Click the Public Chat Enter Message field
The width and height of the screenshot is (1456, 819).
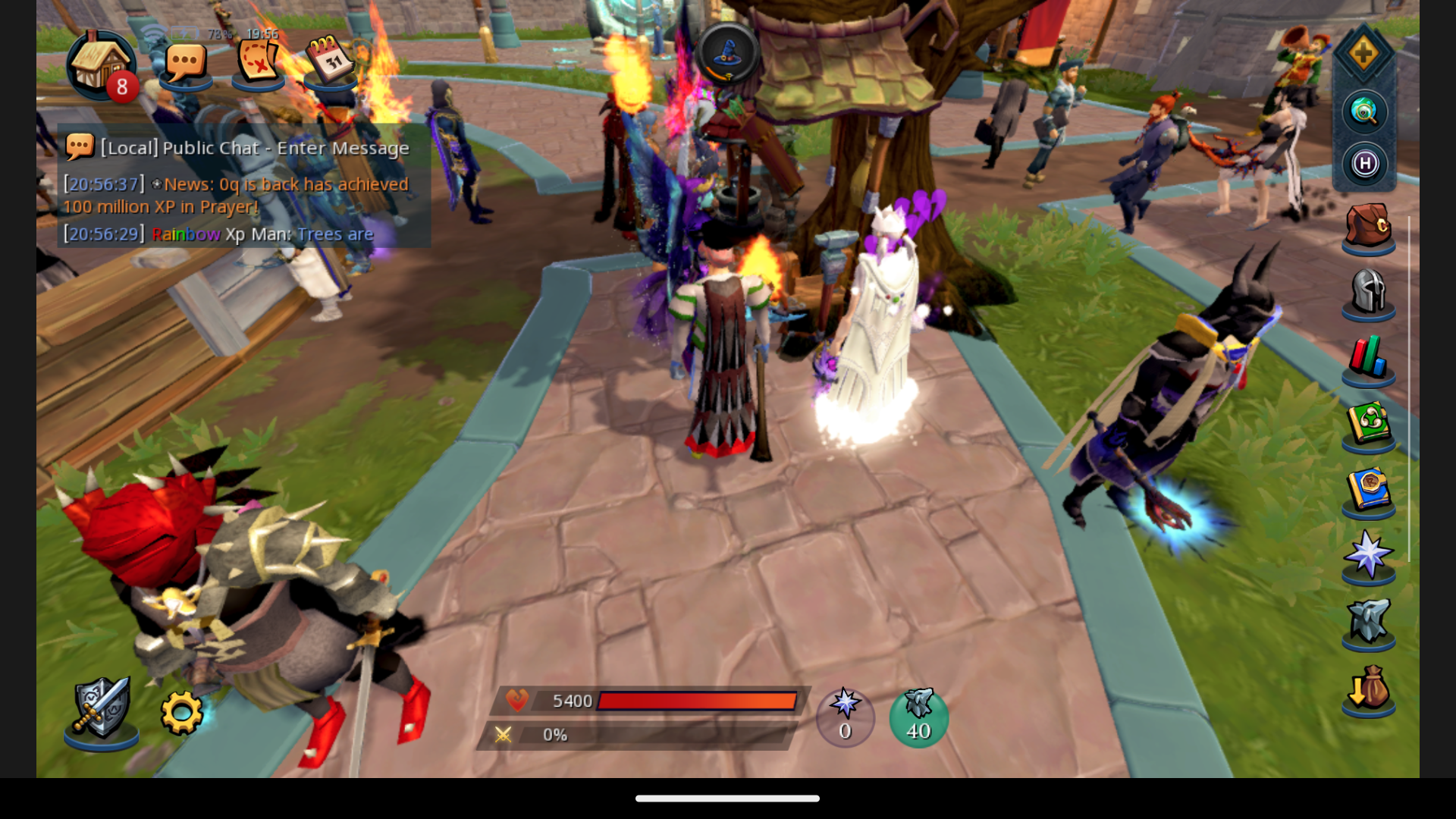[x=255, y=148]
